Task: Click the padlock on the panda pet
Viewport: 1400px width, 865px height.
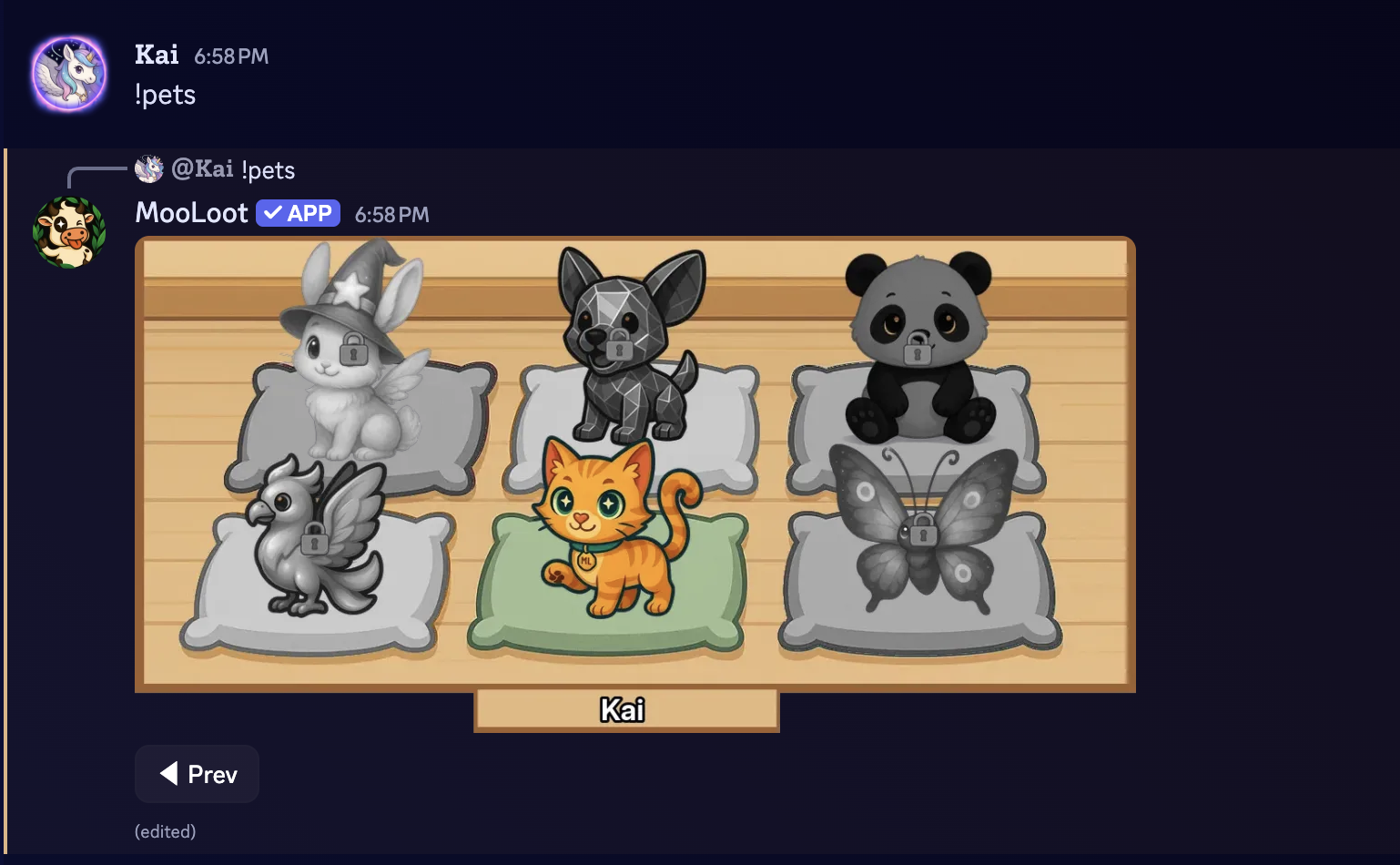Action: coord(919,351)
